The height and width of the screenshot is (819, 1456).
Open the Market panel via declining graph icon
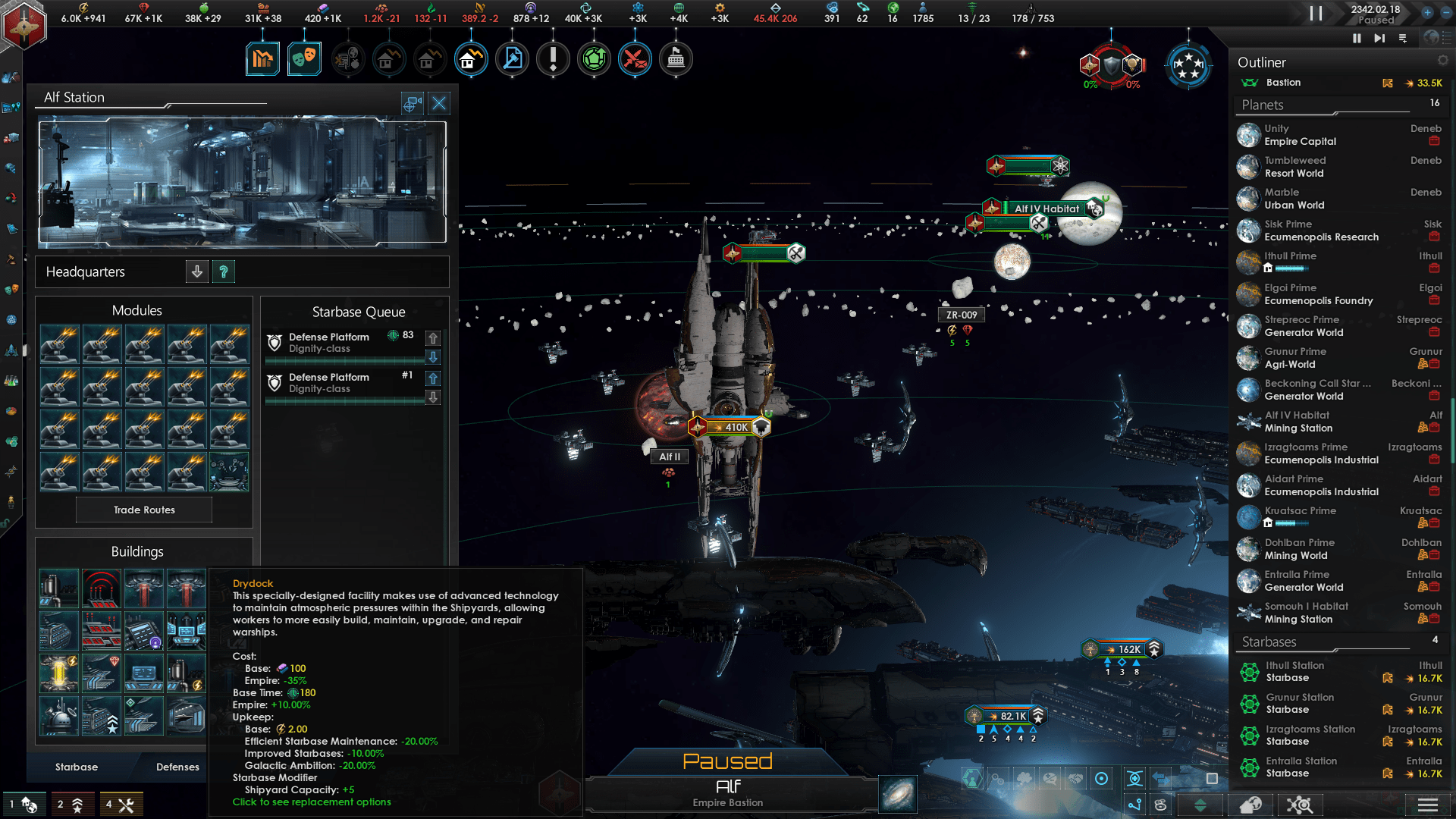coord(262,58)
